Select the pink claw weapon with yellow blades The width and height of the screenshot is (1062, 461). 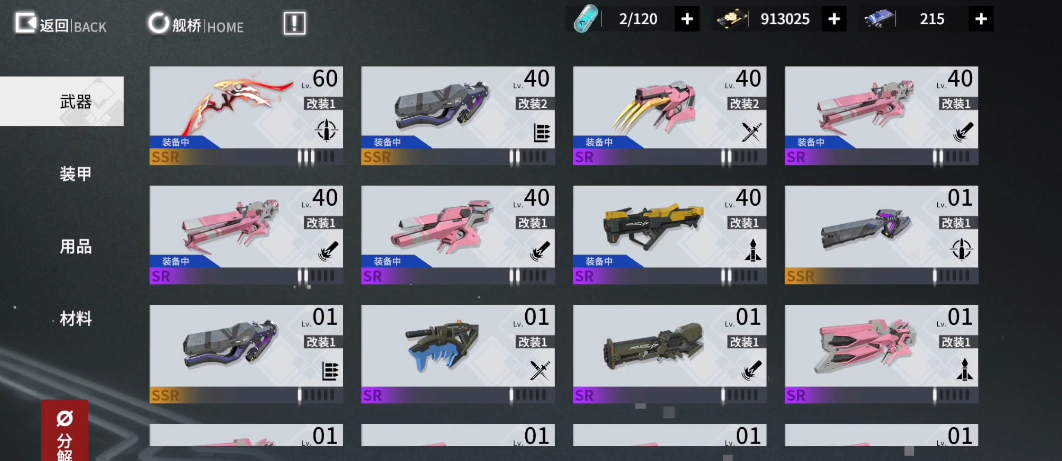click(x=669, y=114)
